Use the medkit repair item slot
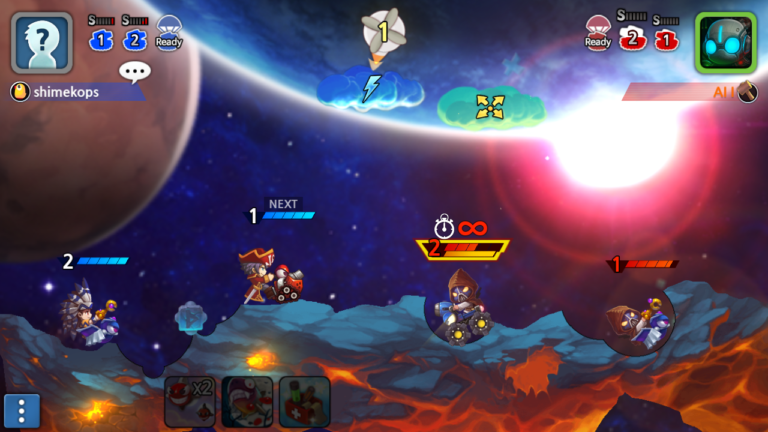Viewport: 768px width, 432px height. click(304, 401)
